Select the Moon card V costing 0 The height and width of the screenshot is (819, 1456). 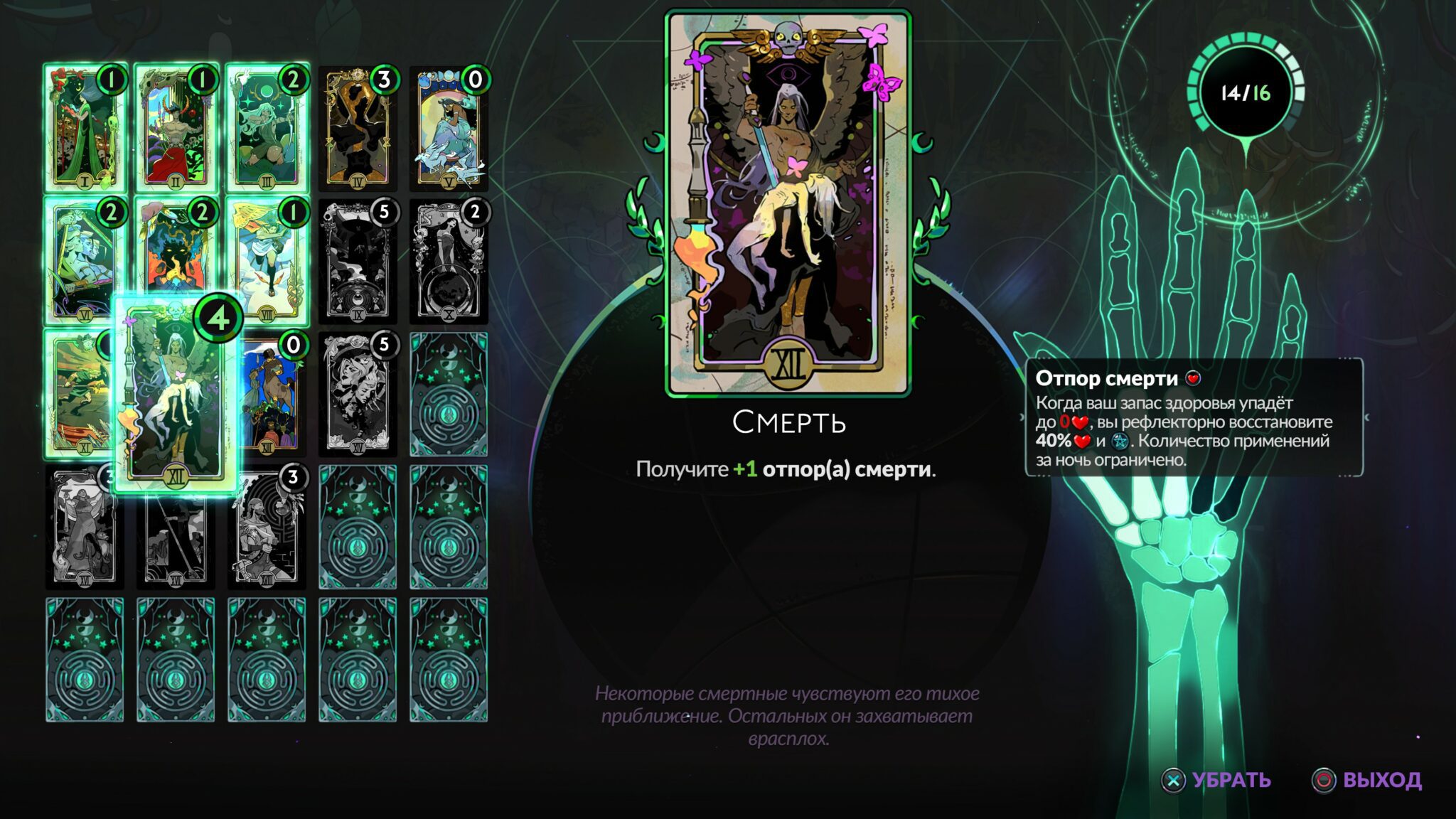(449, 129)
